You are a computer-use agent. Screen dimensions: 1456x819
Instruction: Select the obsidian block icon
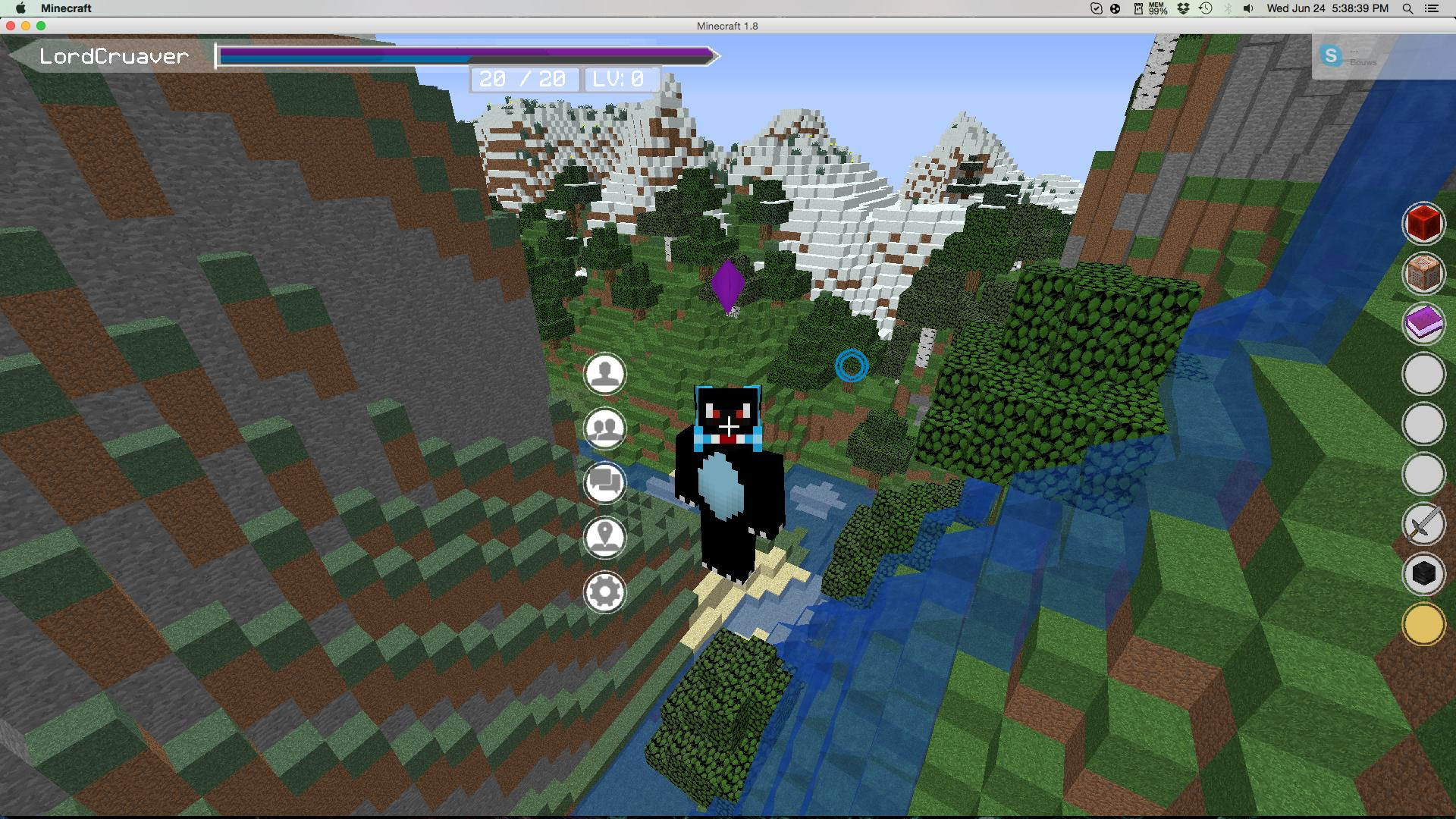[x=1424, y=574]
